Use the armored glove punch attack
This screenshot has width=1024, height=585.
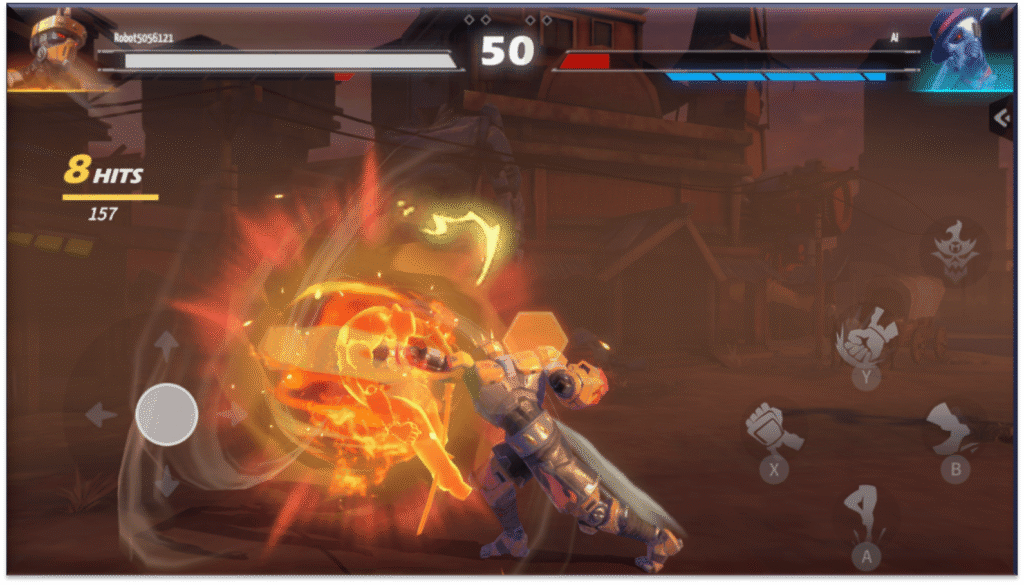[772, 430]
